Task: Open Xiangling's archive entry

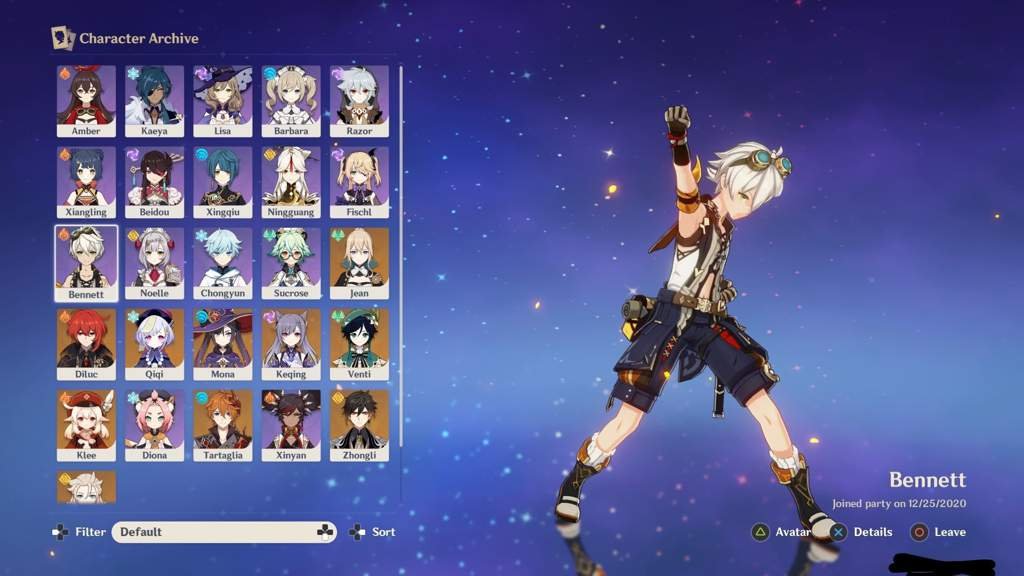Action: [86, 179]
